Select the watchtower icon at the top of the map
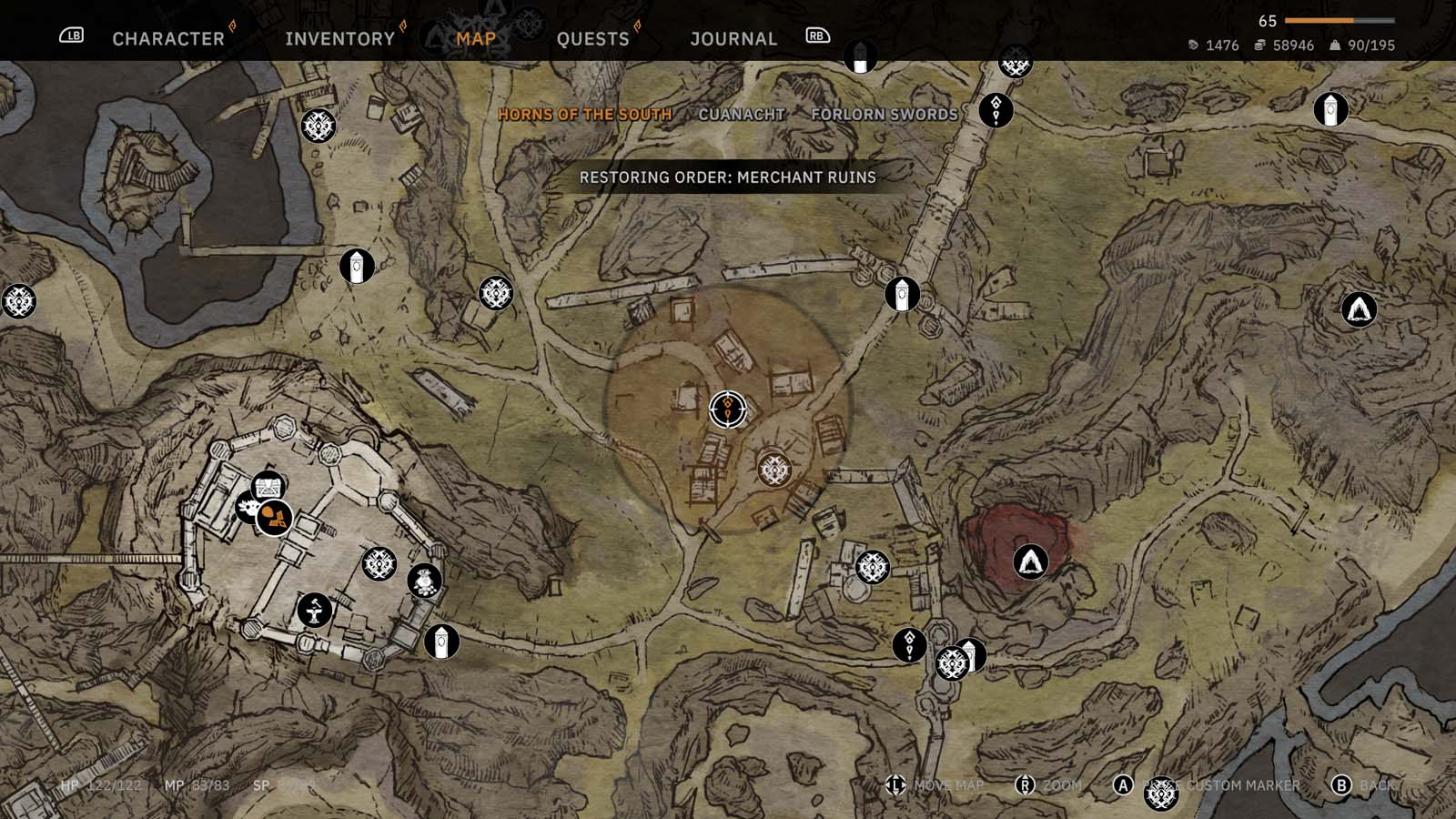 click(x=859, y=58)
